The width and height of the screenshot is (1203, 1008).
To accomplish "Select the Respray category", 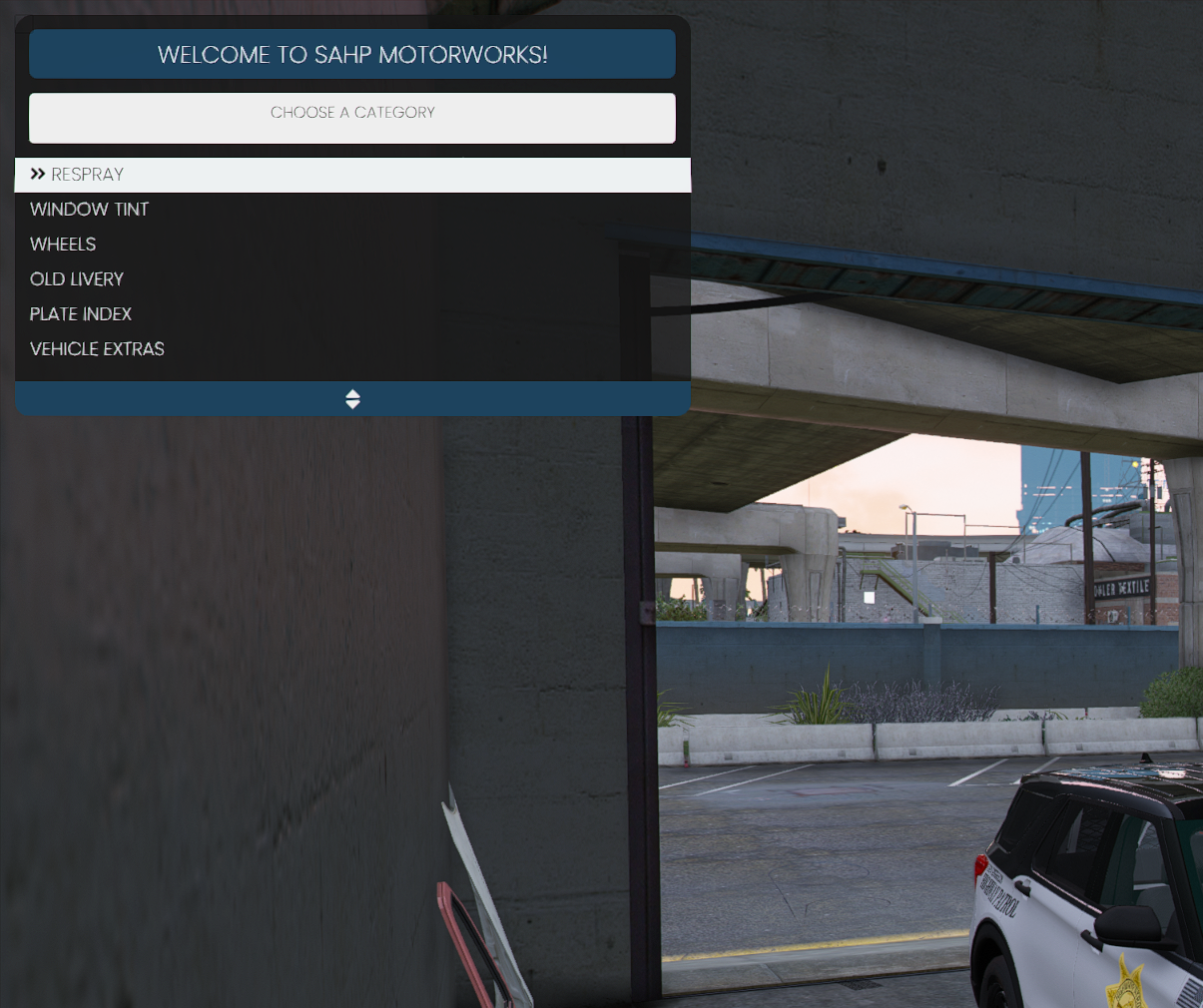I will 88,175.
